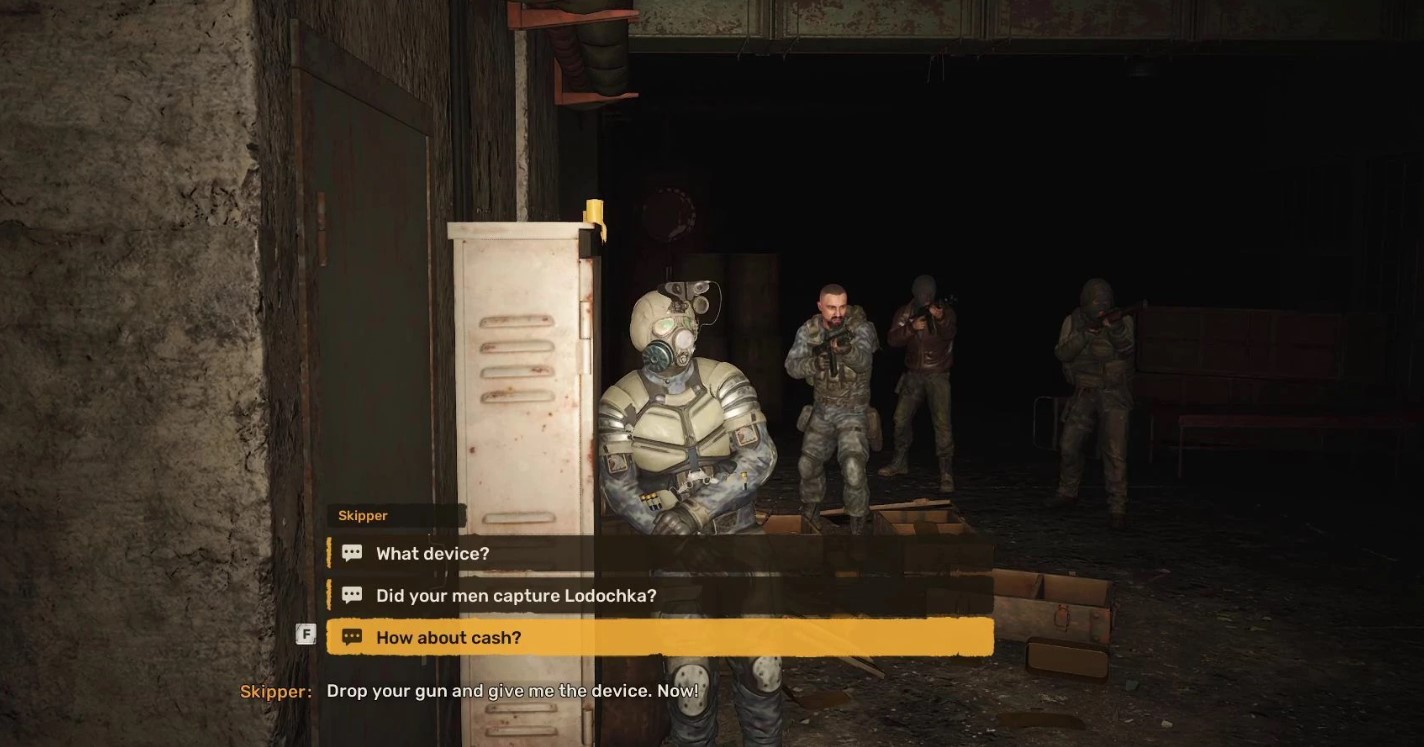Choose "Did your men capture Lodochka?" reply

click(516, 595)
